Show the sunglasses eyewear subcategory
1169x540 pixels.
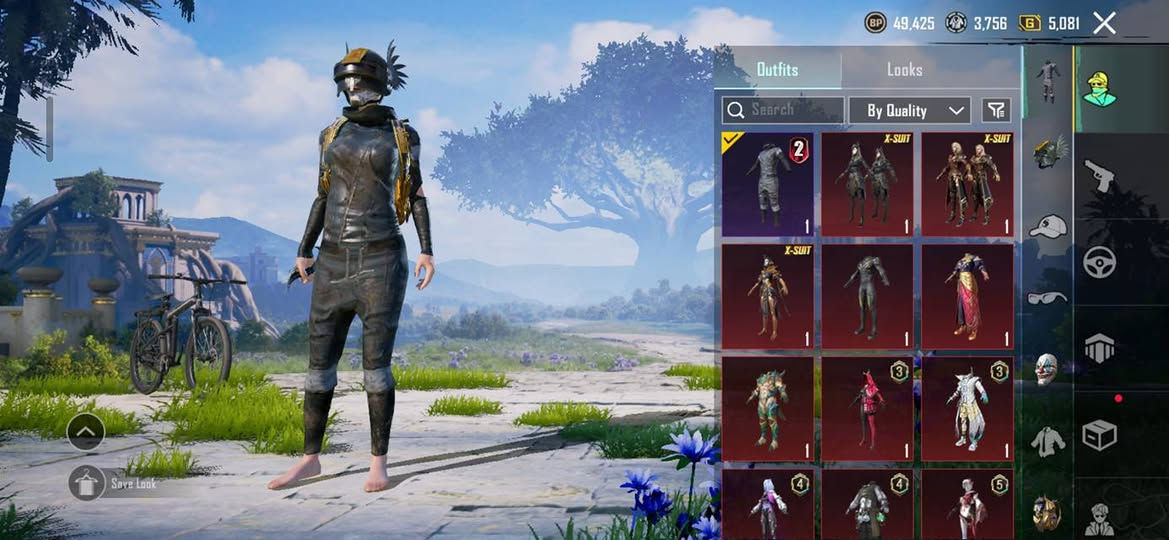click(1047, 297)
